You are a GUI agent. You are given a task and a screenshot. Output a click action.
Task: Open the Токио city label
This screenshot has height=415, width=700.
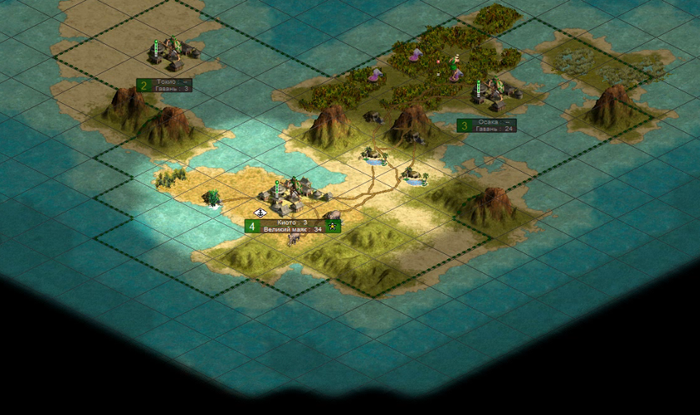pyautogui.click(x=171, y=81)
